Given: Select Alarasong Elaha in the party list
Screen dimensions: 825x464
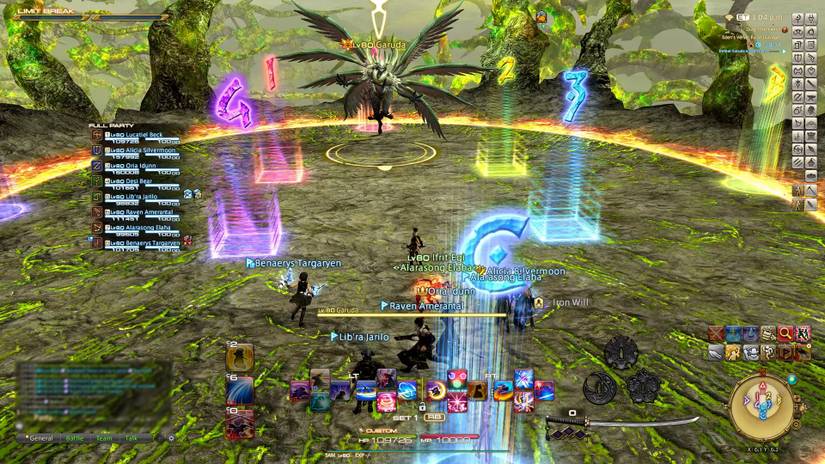Looking at the screenshot, I should (140, 227).
